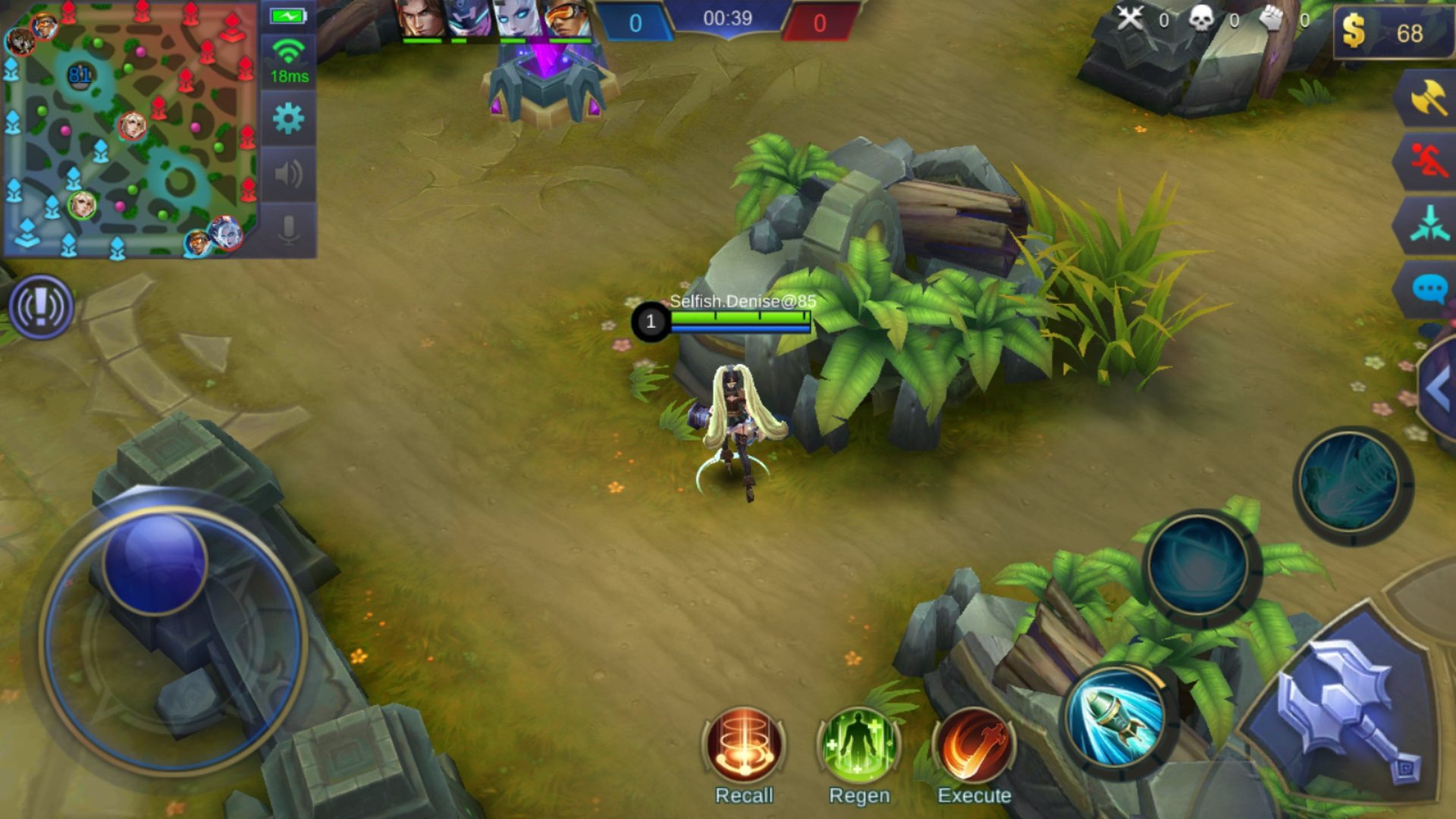The height and width of the screenshot is (819, 1456).
Task: Move with the blue virtual joystick
Action: pos(155,563)
